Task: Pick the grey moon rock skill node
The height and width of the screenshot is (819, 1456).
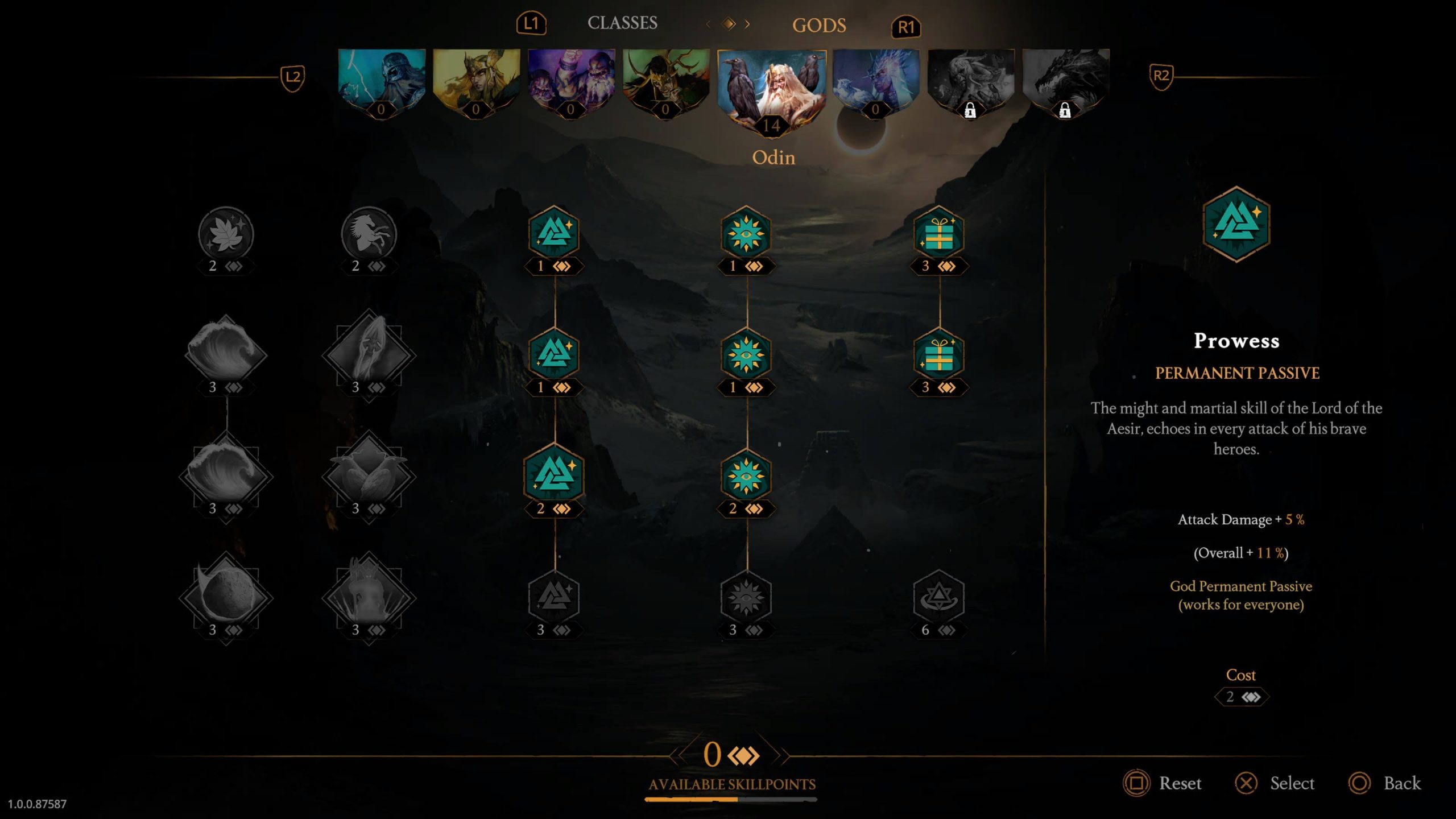Action: click(x=226, y=596)
